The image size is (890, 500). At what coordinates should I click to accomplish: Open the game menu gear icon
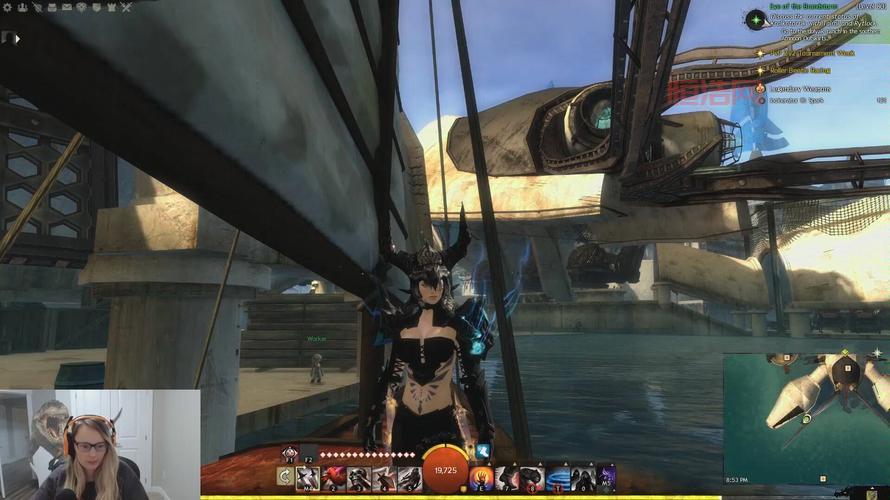click(8, 7)
